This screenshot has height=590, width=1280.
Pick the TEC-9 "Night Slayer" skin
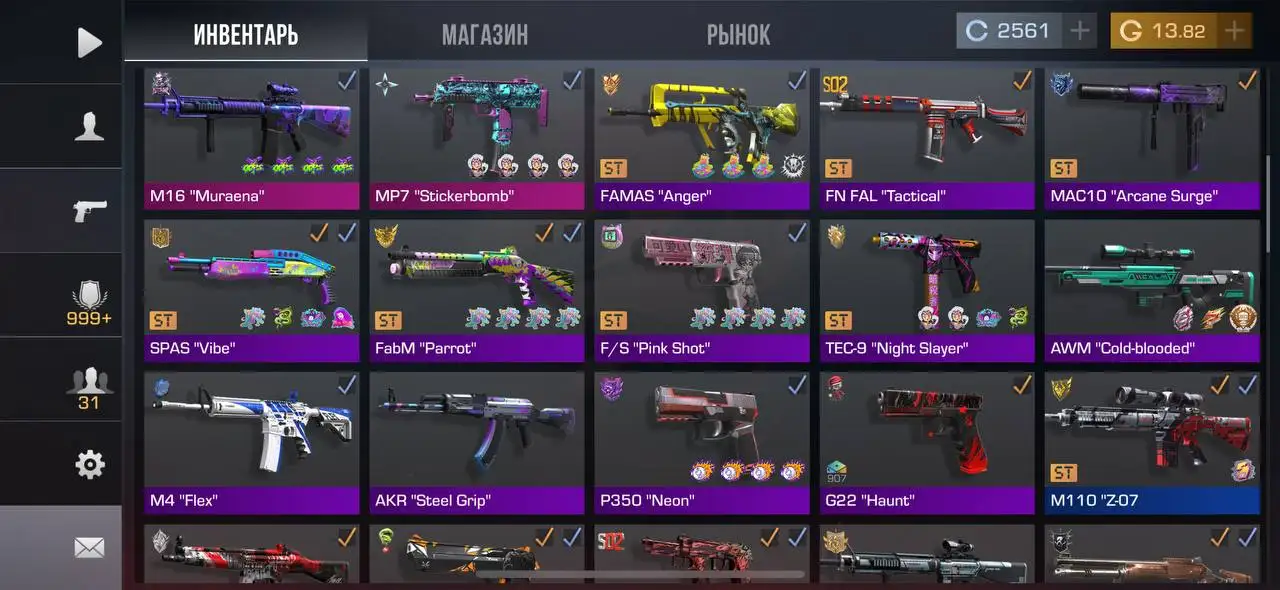coord(927,290)
